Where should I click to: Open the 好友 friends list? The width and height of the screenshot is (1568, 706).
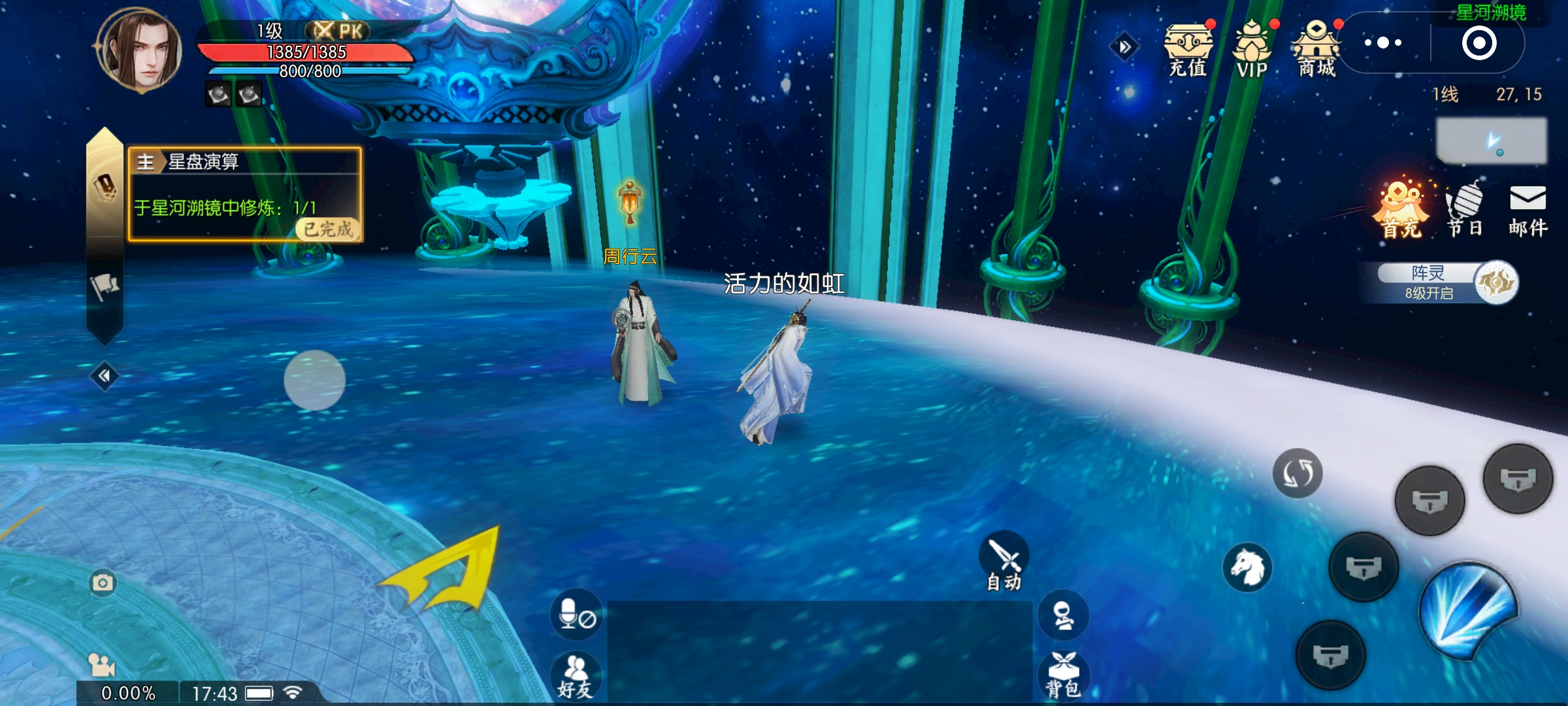(x=575, y=676)
